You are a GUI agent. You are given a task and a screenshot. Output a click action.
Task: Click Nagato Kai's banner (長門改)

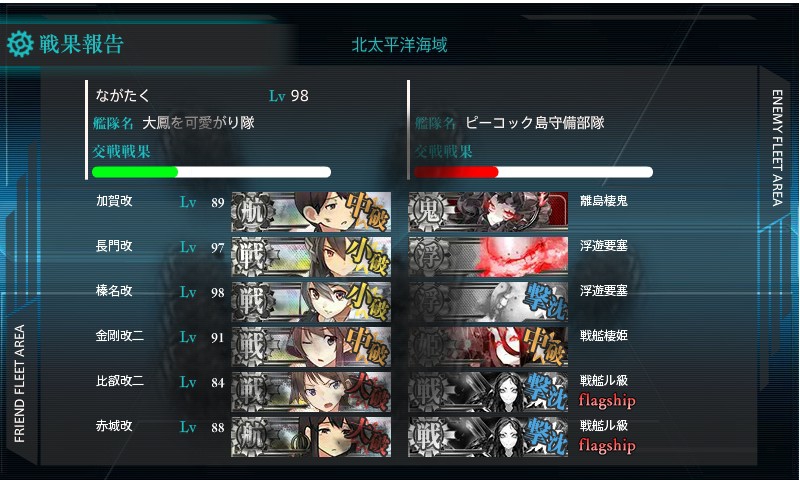pyautogui.click(x=311, y=255)
